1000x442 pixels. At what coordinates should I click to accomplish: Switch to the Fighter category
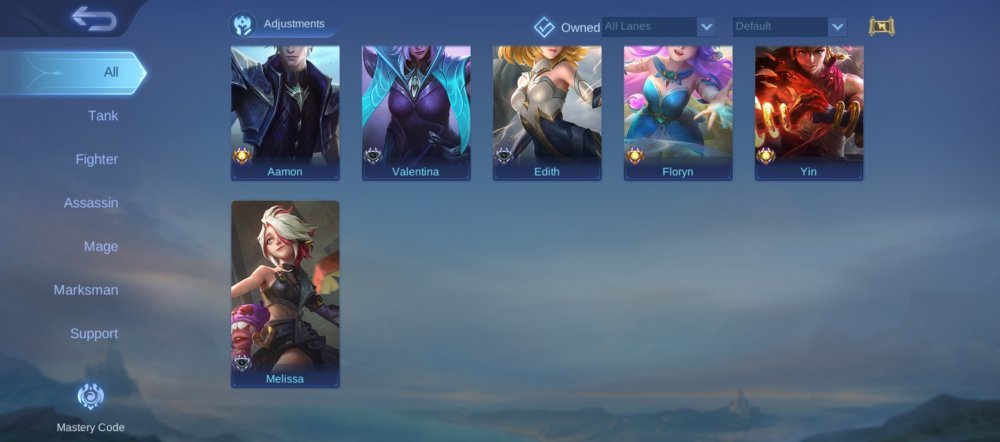point(96,159)
